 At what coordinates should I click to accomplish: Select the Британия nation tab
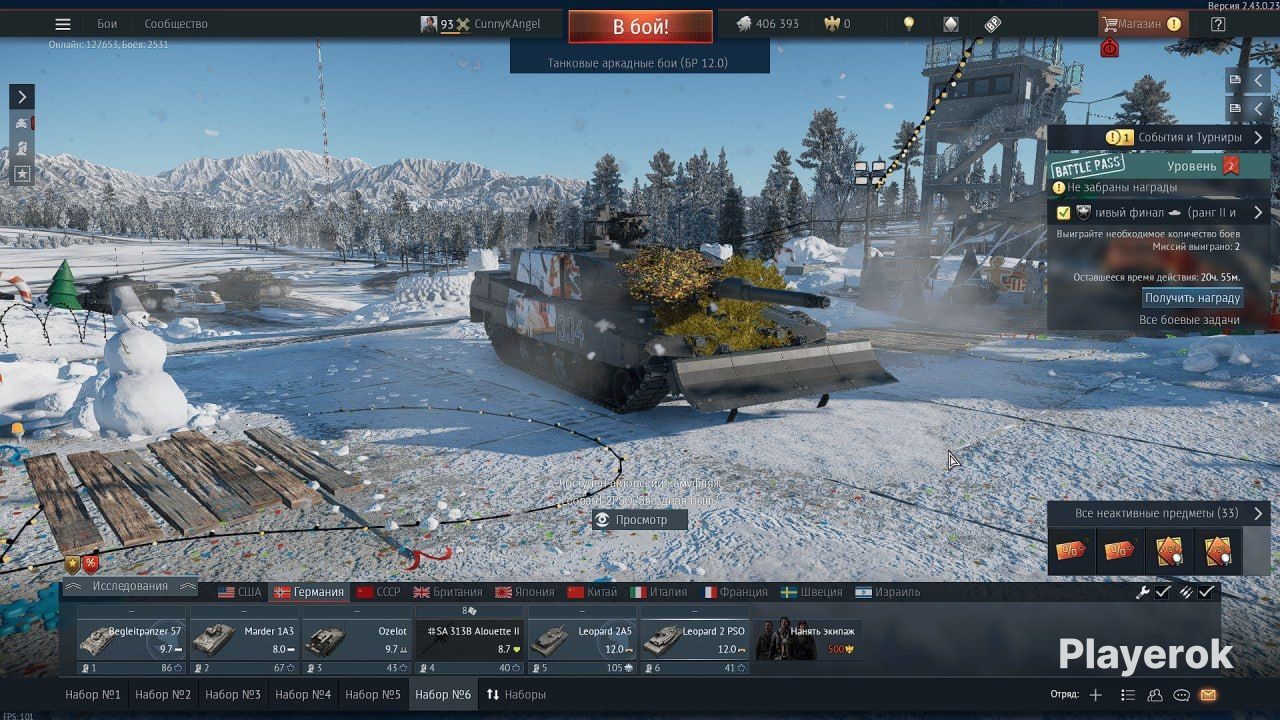(x=447, y=592)
